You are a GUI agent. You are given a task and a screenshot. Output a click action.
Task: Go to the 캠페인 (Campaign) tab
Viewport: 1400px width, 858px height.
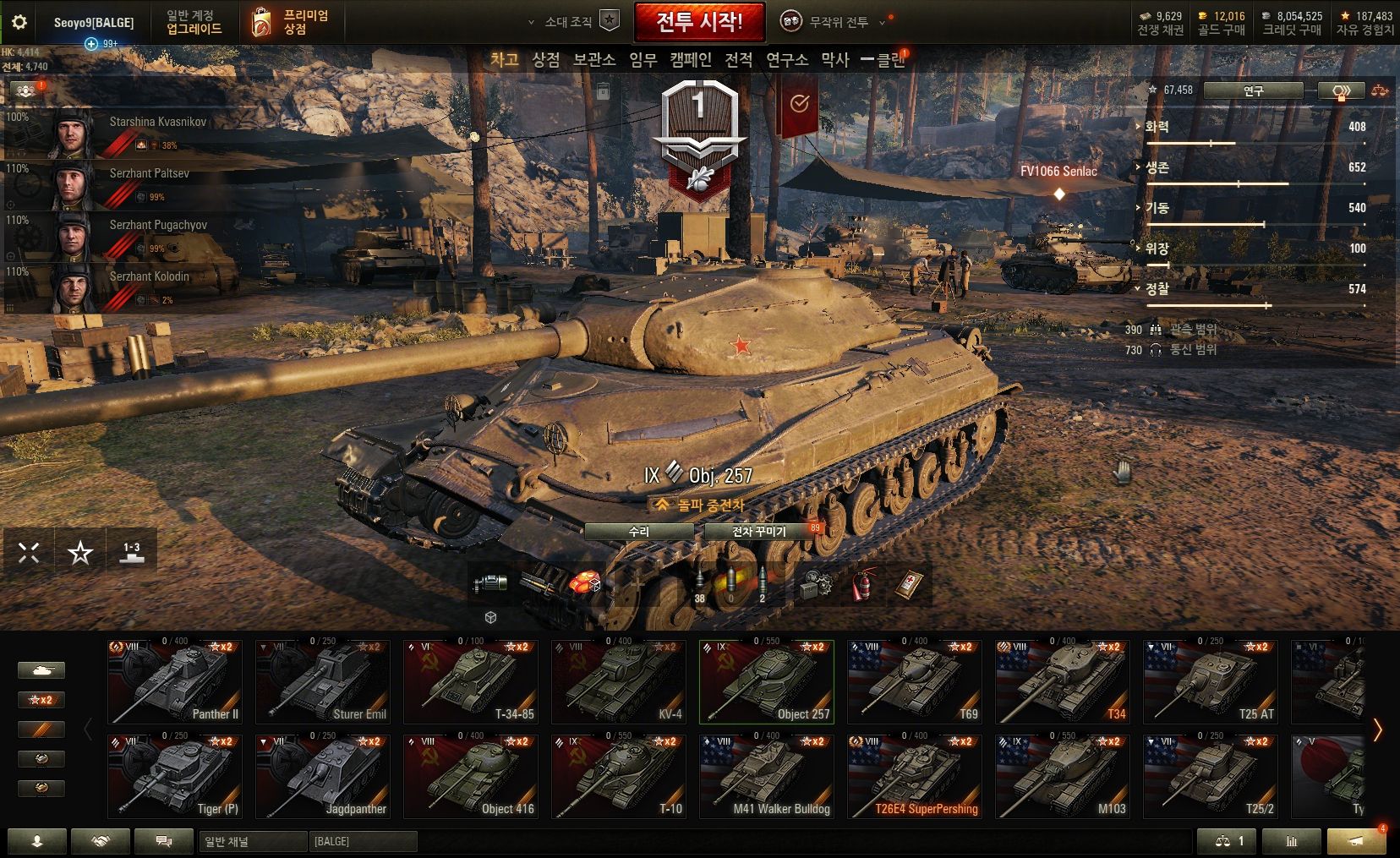click(691, 60)
